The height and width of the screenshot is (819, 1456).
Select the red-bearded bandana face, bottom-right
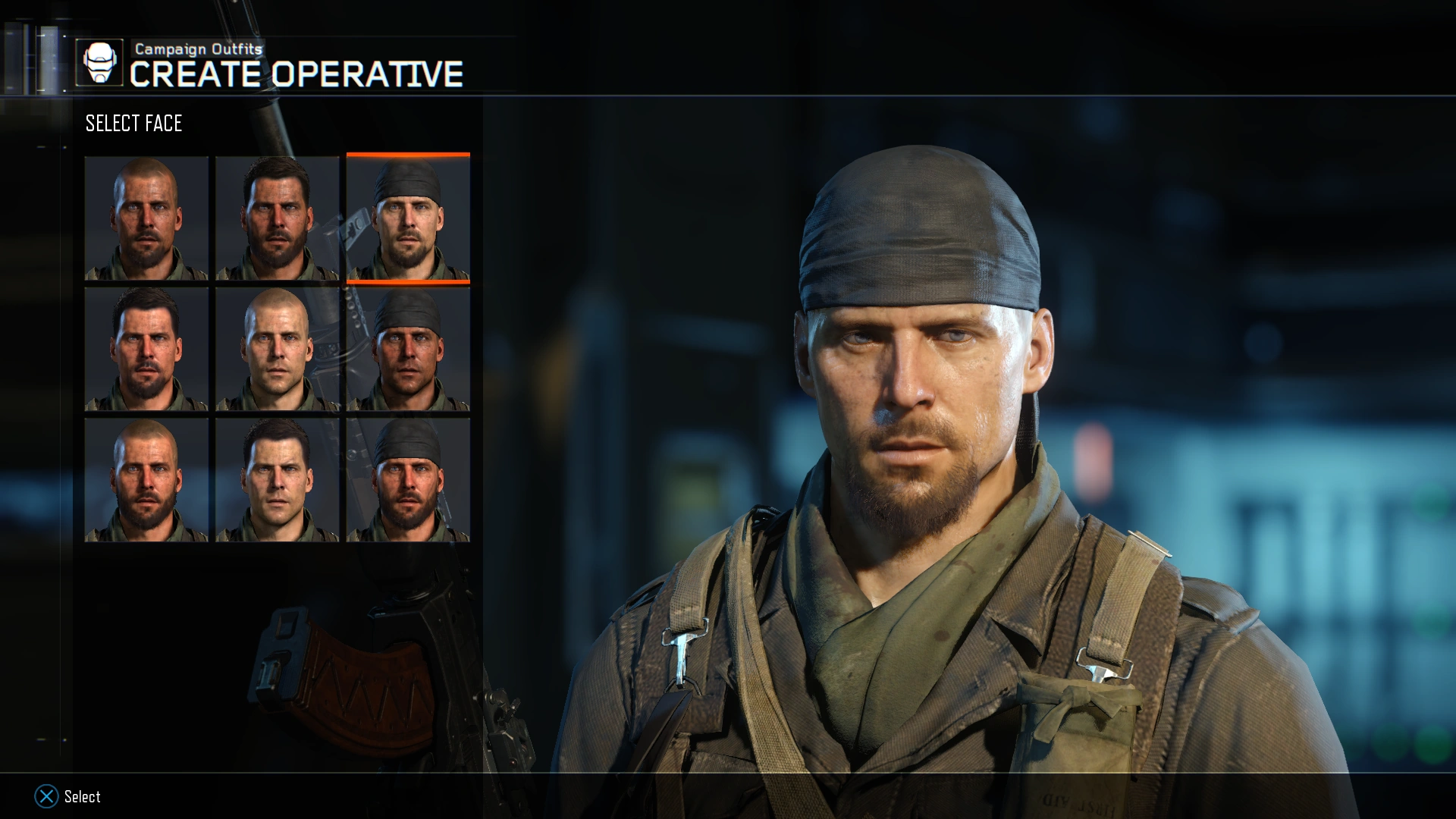click(x=409, y=480)
